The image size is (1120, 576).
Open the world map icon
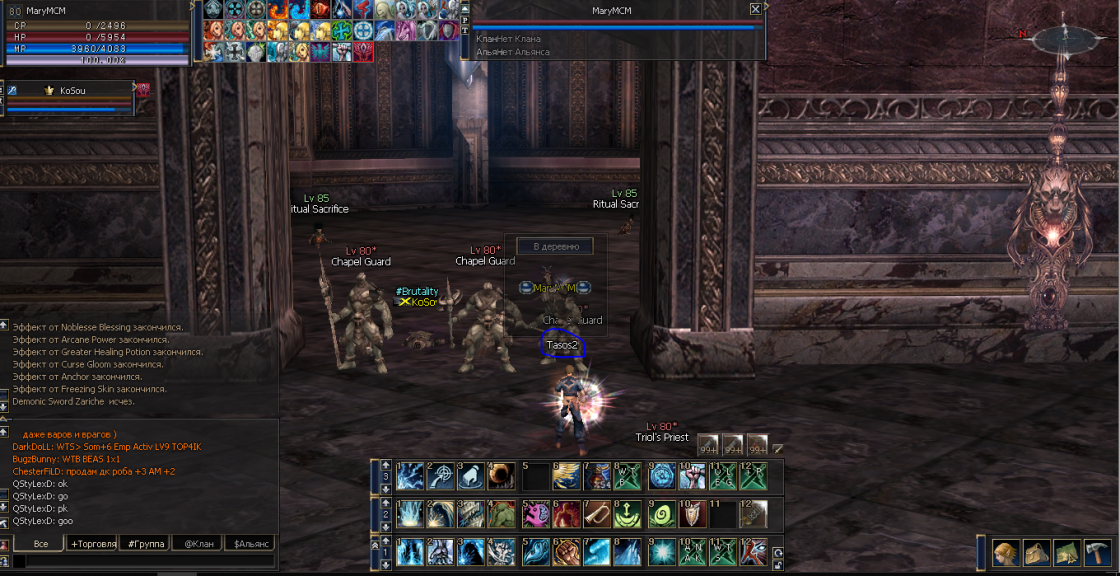(1066, 552)
